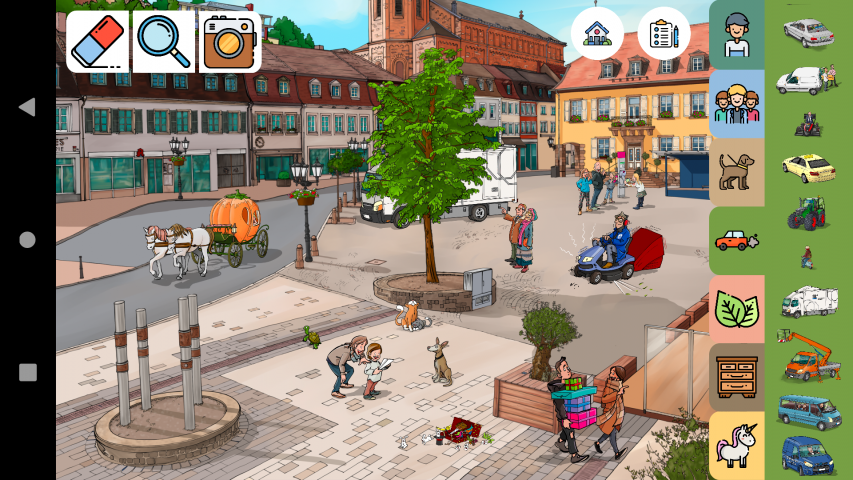Select the eraser tool
This screenshot has width=853, height=480.
coord(98,41)
